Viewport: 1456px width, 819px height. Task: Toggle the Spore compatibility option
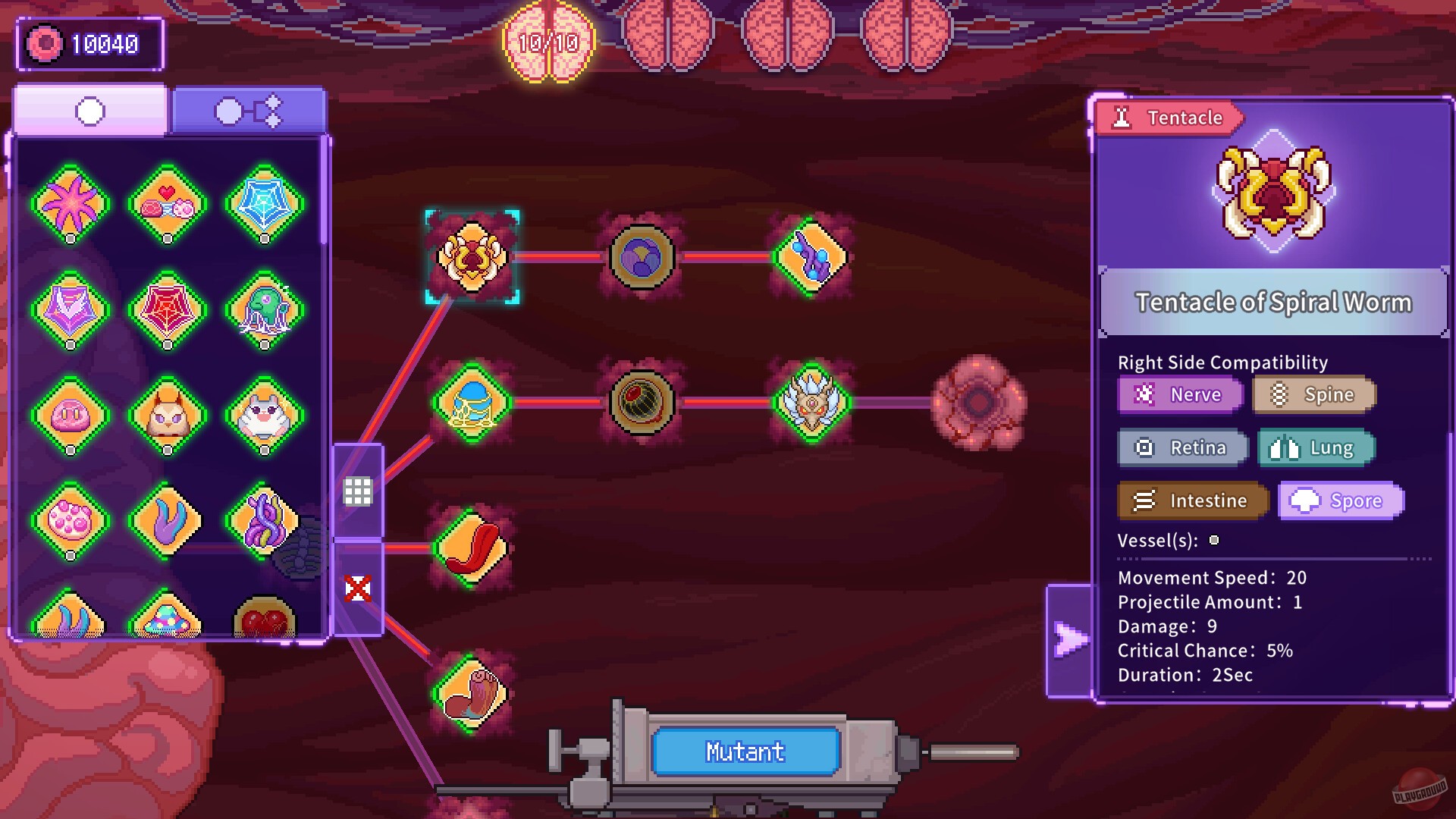click(1340, 500)
